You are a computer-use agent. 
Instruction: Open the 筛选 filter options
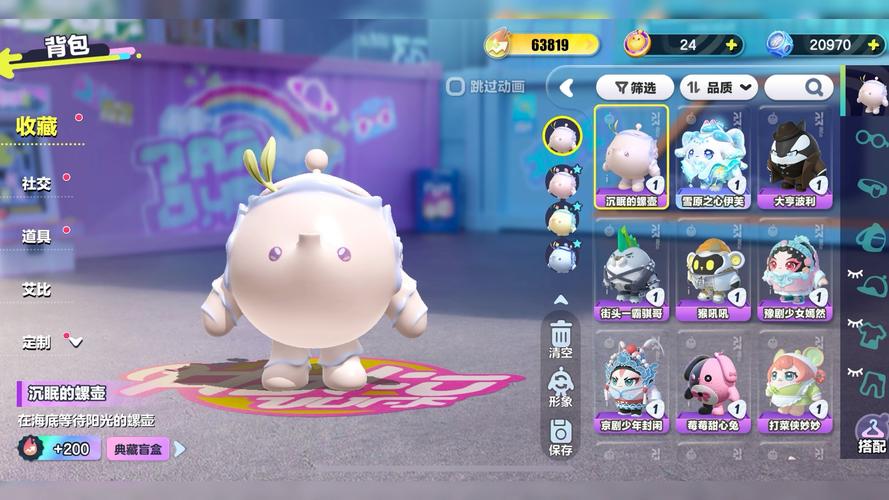[x=634, y=88]
